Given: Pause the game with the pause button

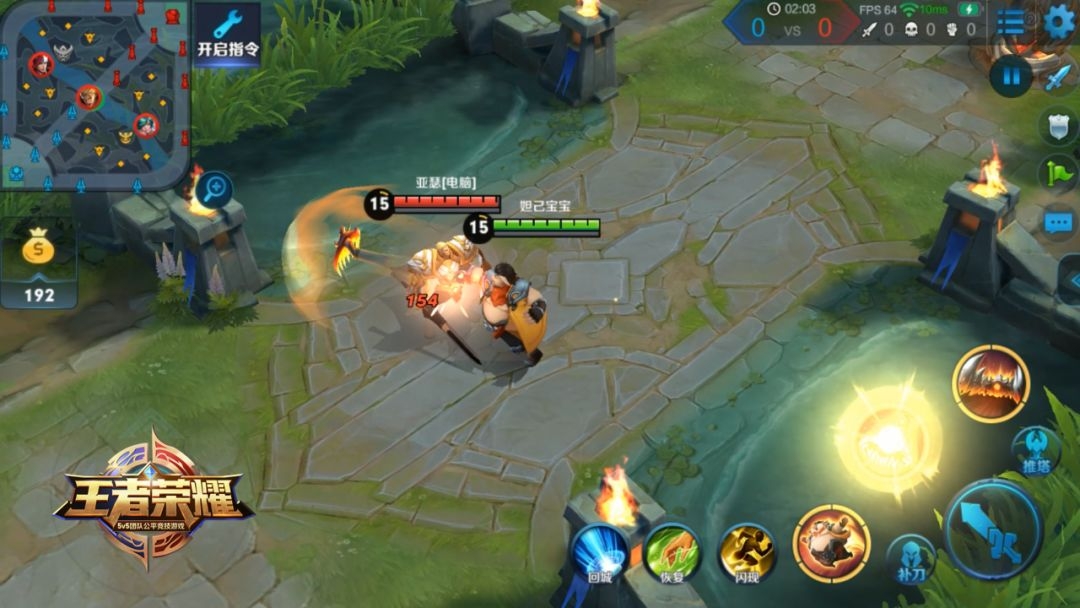Looking at the screenshot, I should [x=1010, y=77].
